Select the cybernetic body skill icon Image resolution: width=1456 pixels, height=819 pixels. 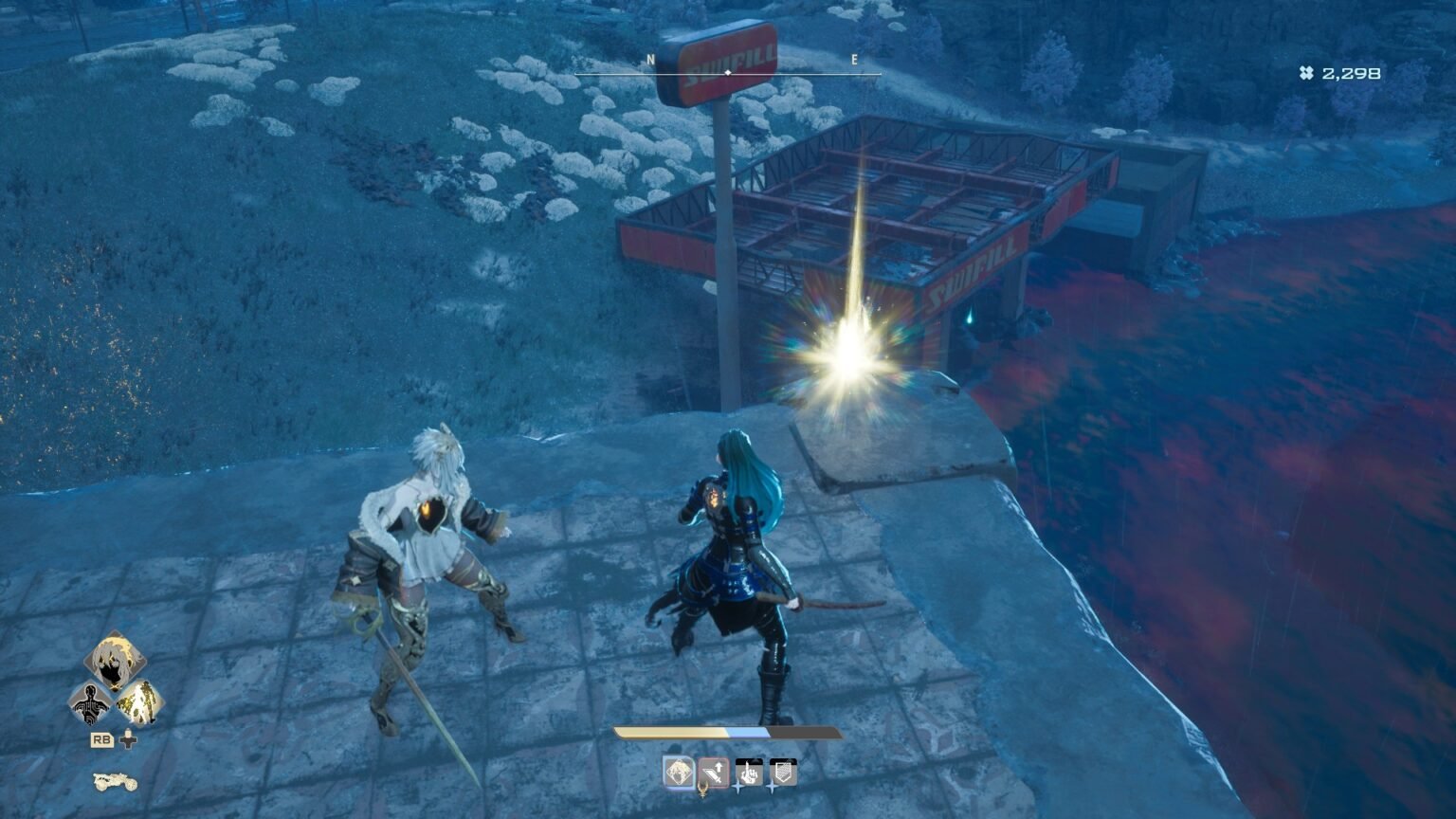coord(90,705)
